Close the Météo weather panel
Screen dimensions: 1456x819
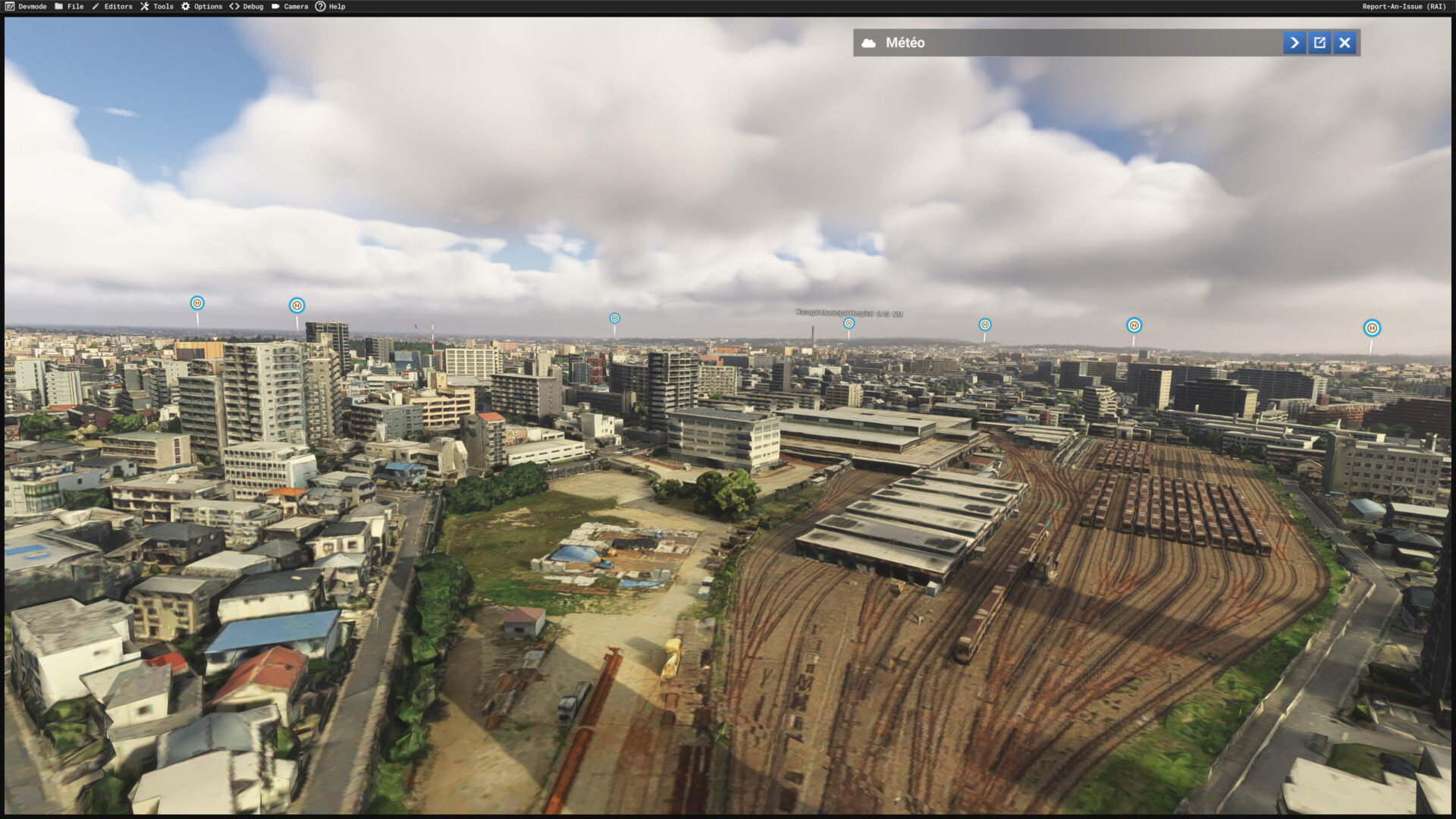pyautogui.click(x=1345, y=42)
